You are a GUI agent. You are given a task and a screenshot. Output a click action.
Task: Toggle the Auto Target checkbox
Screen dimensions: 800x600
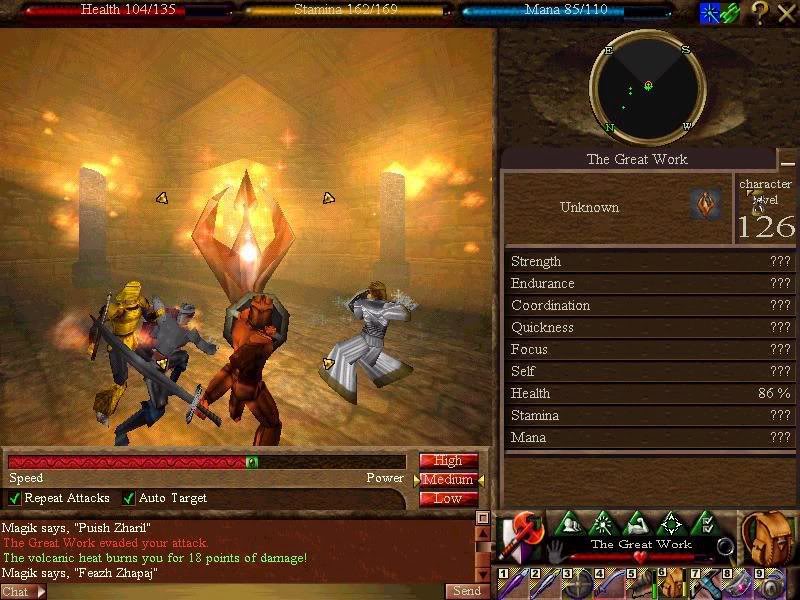129,498
